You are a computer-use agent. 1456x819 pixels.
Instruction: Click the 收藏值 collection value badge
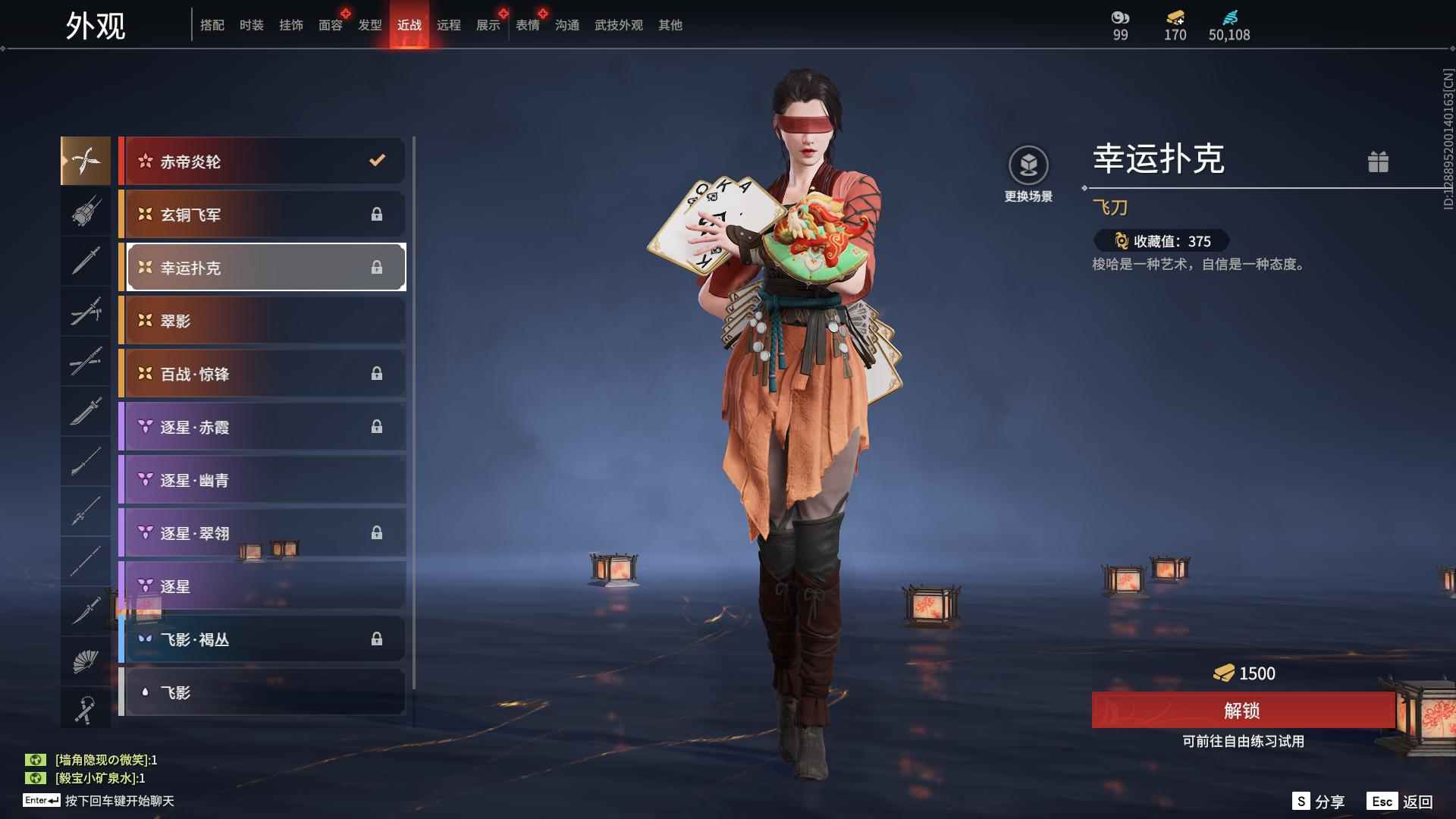pos(1161,240)
